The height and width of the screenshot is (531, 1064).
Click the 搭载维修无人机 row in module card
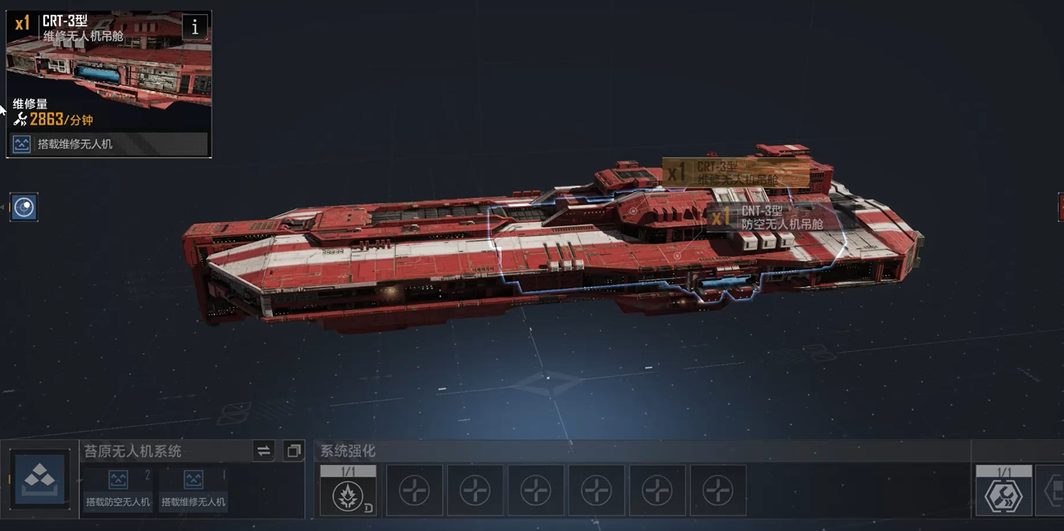[x=109, y=144]
